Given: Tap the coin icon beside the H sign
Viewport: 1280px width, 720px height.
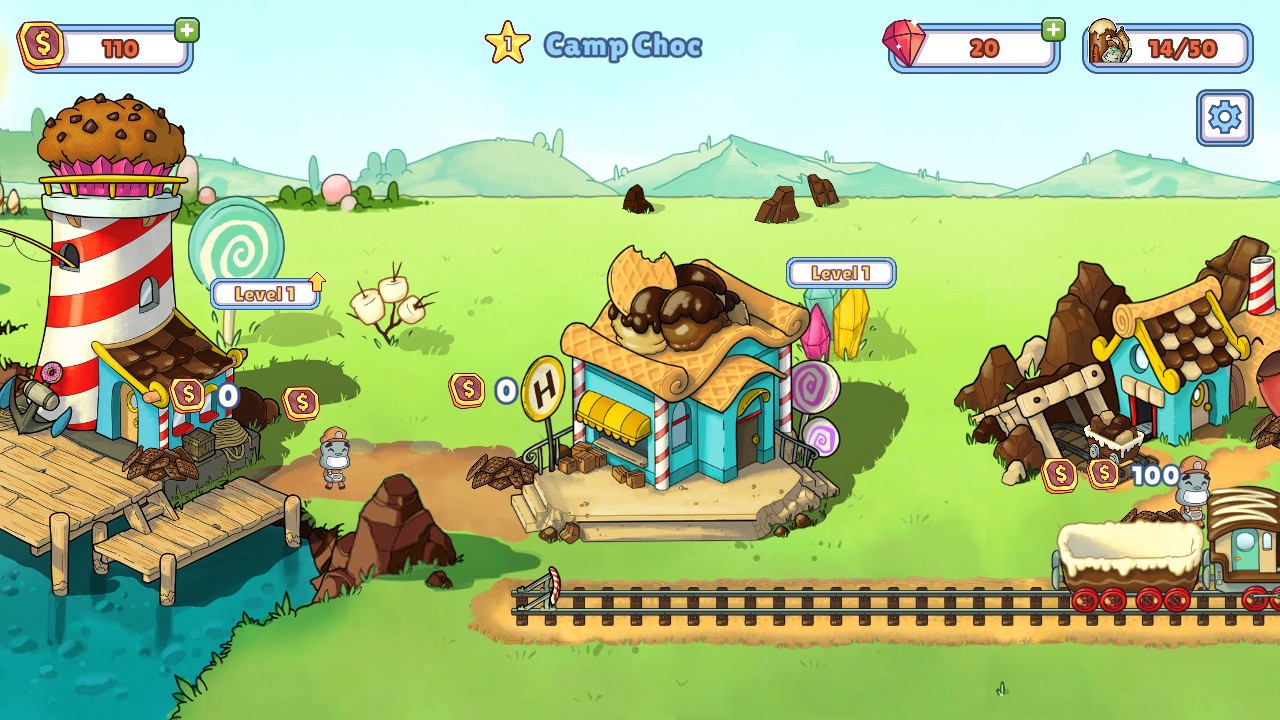Looking at the screenshot, I should 467,390.
